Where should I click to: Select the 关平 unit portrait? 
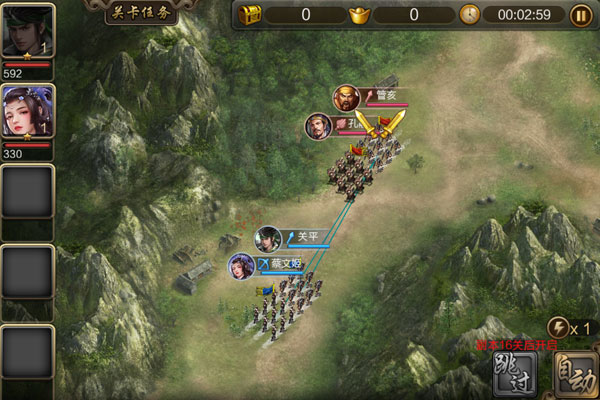[x=268, y=239]
